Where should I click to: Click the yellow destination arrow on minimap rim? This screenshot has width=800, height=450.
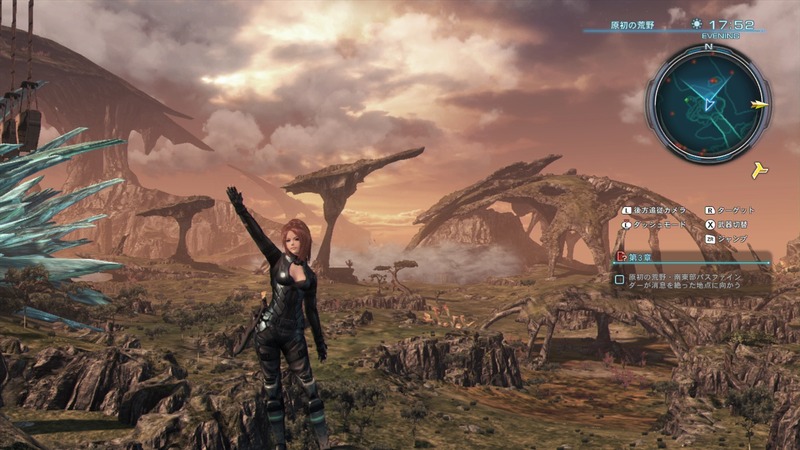point(760,104)
